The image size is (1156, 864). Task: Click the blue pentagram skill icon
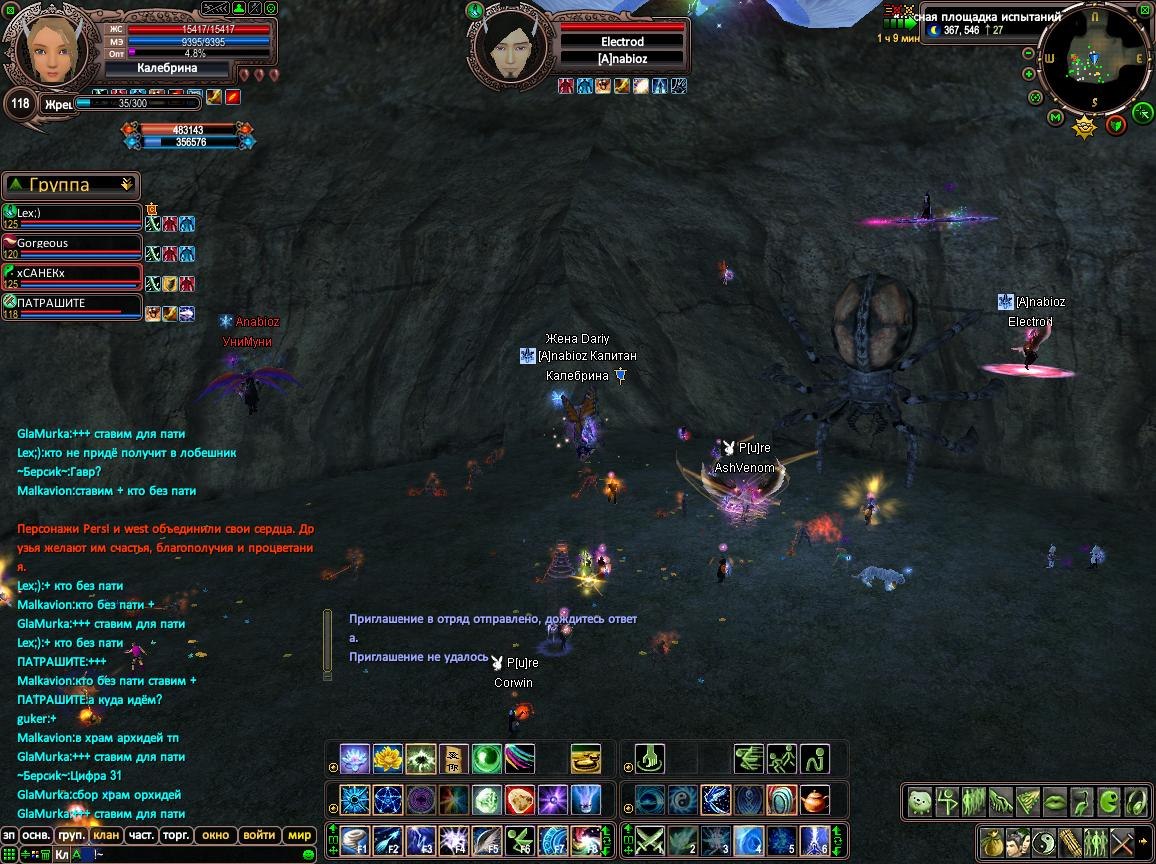coord(388,800)
